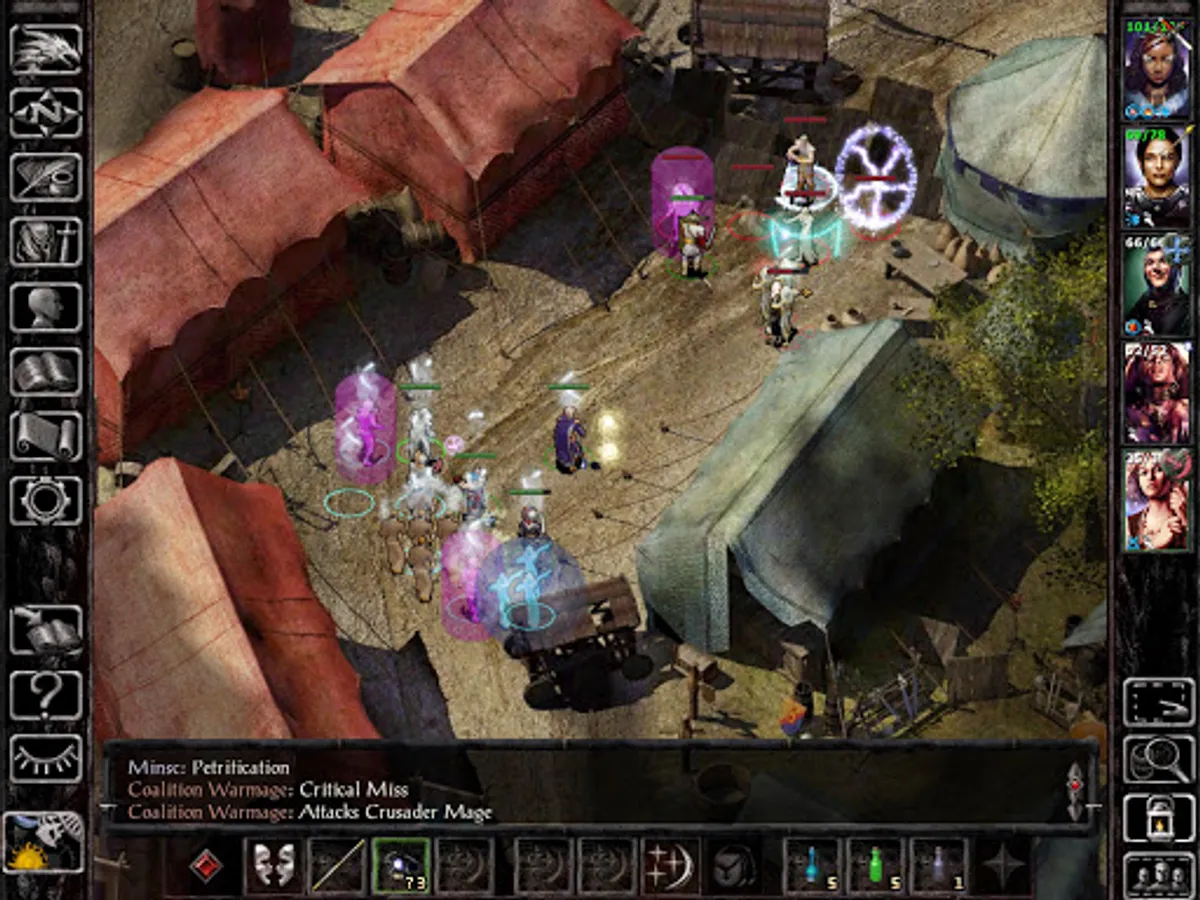This screenshot has width=1200, height=900.
Task: Click the theater masks action button
Action: [273, 865]
